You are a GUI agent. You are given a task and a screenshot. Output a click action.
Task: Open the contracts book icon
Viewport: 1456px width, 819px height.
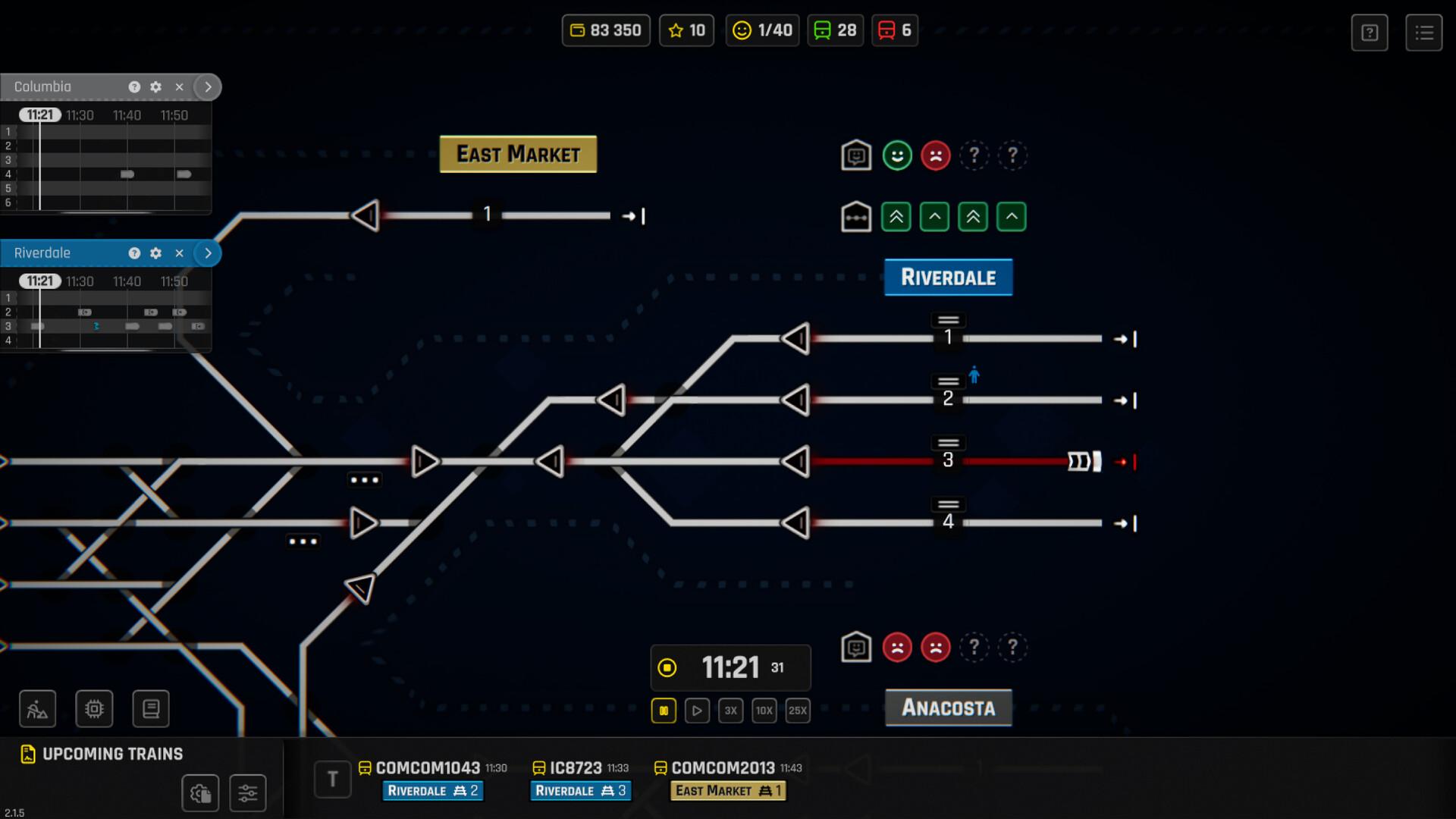151,708
